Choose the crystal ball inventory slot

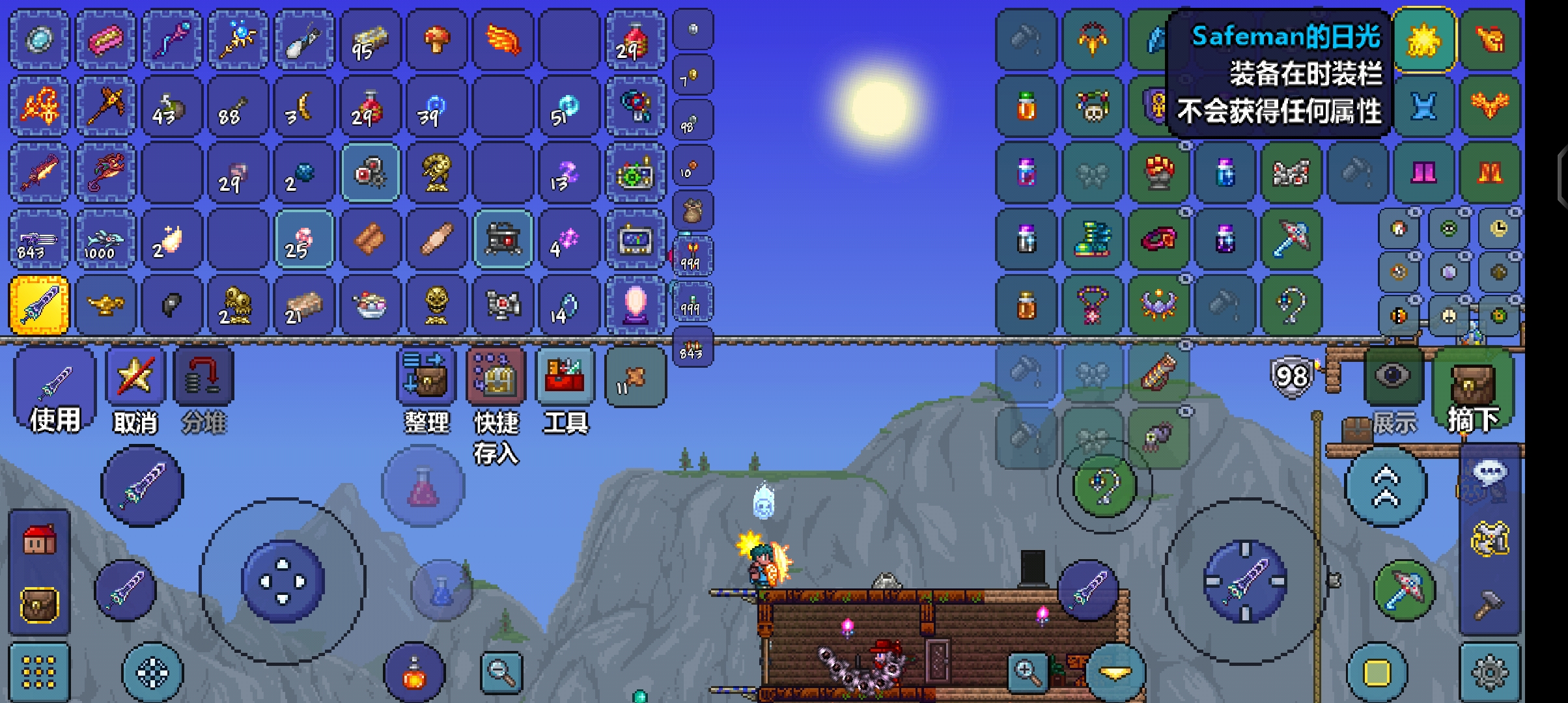tap(636, 305)
